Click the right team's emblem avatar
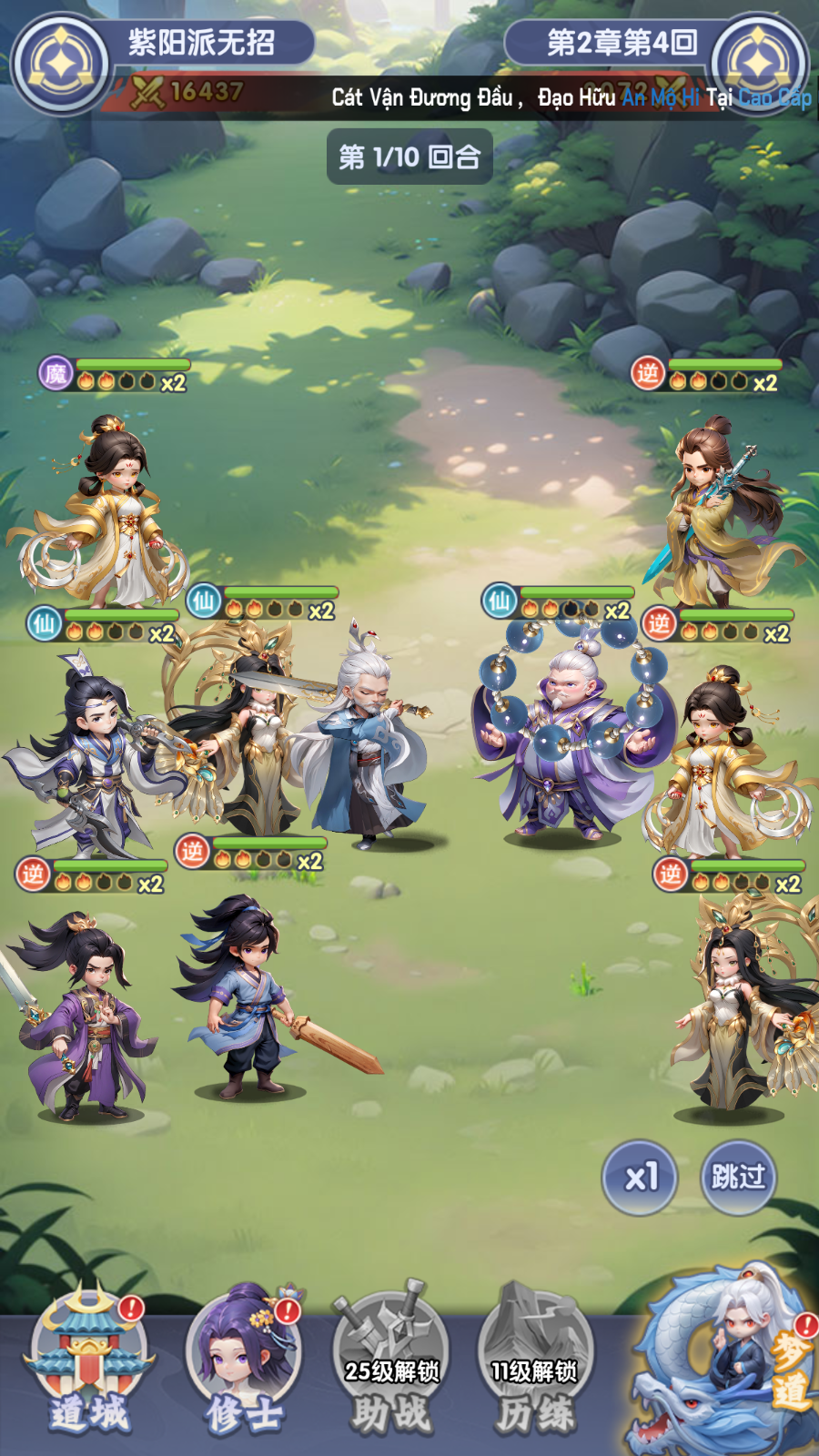Image resolution: width=819 pixels, height=1456 pixels. pos(758,64)
